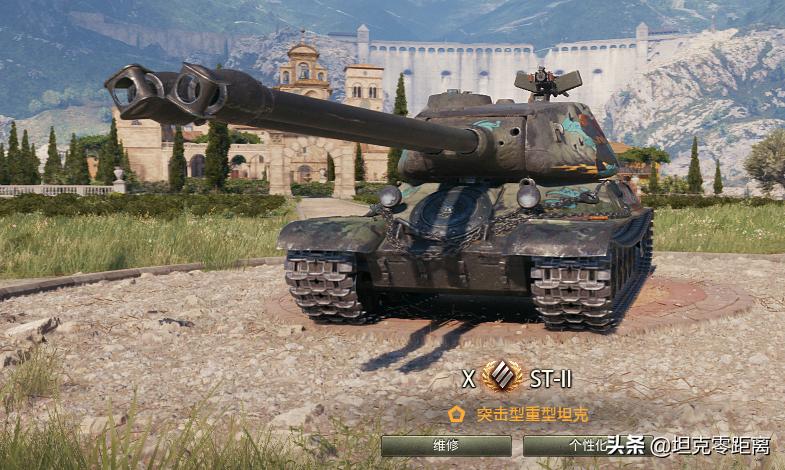Click the 维修 (Repair) button

pyautogui.click(x=446, y=446)
